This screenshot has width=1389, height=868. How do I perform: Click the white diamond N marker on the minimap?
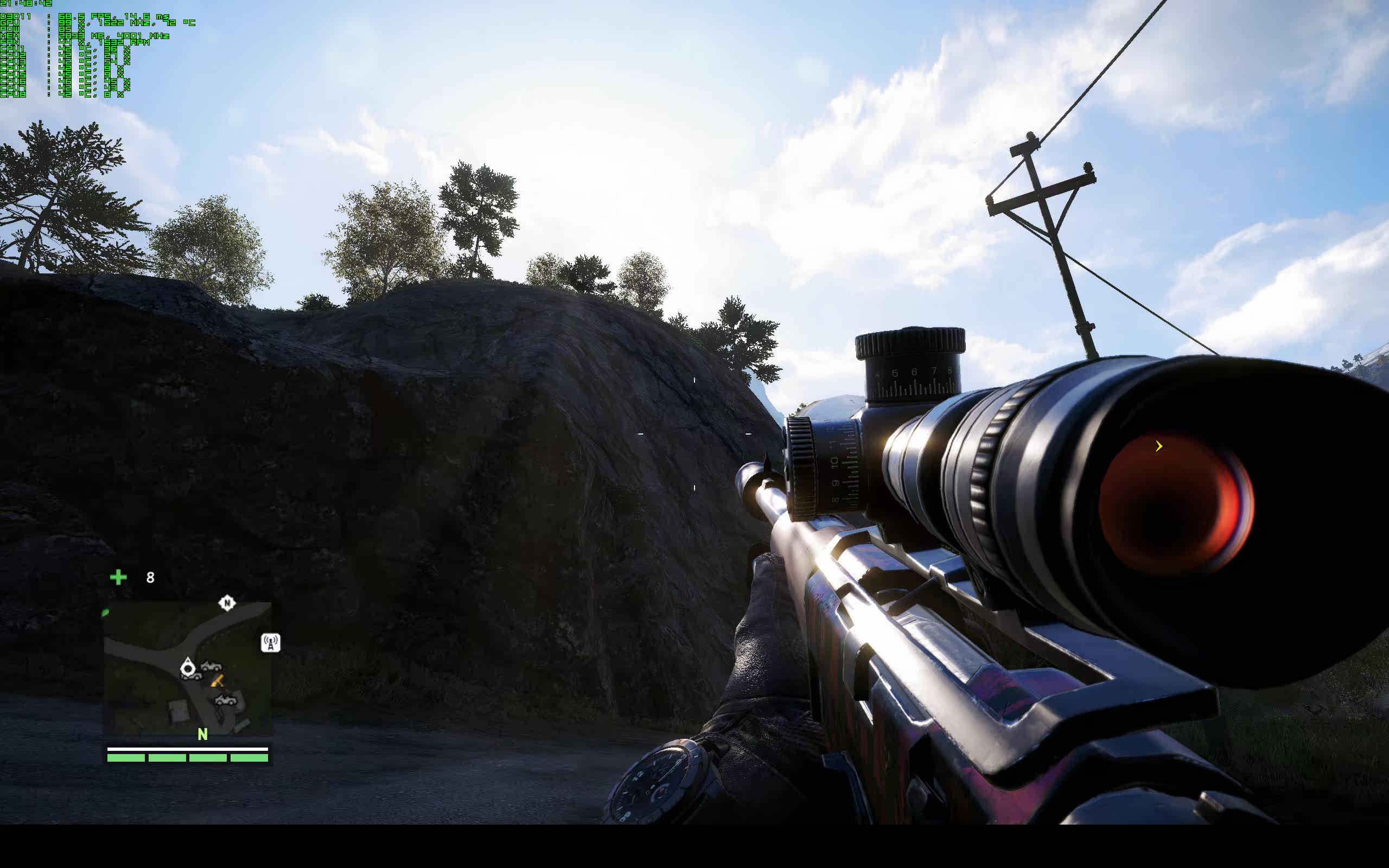coord(227,603)
